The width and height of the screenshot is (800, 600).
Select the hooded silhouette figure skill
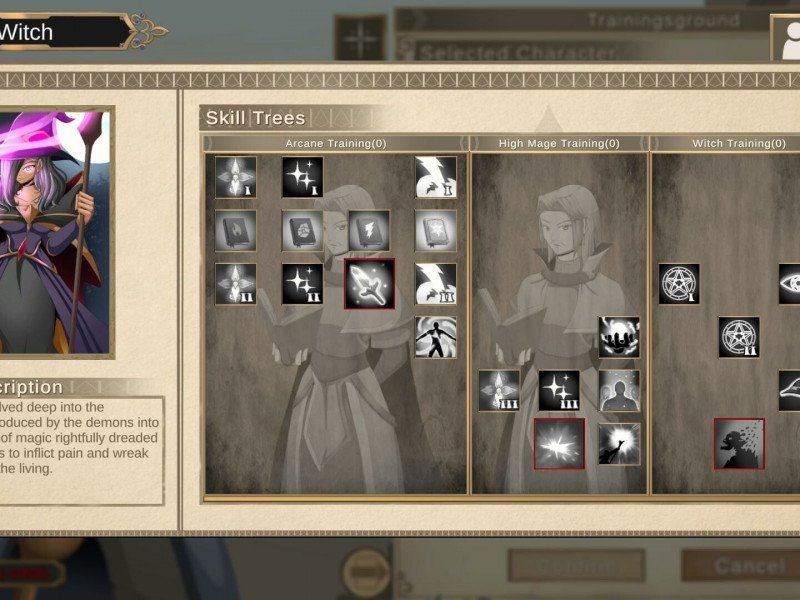pos(619,390)
